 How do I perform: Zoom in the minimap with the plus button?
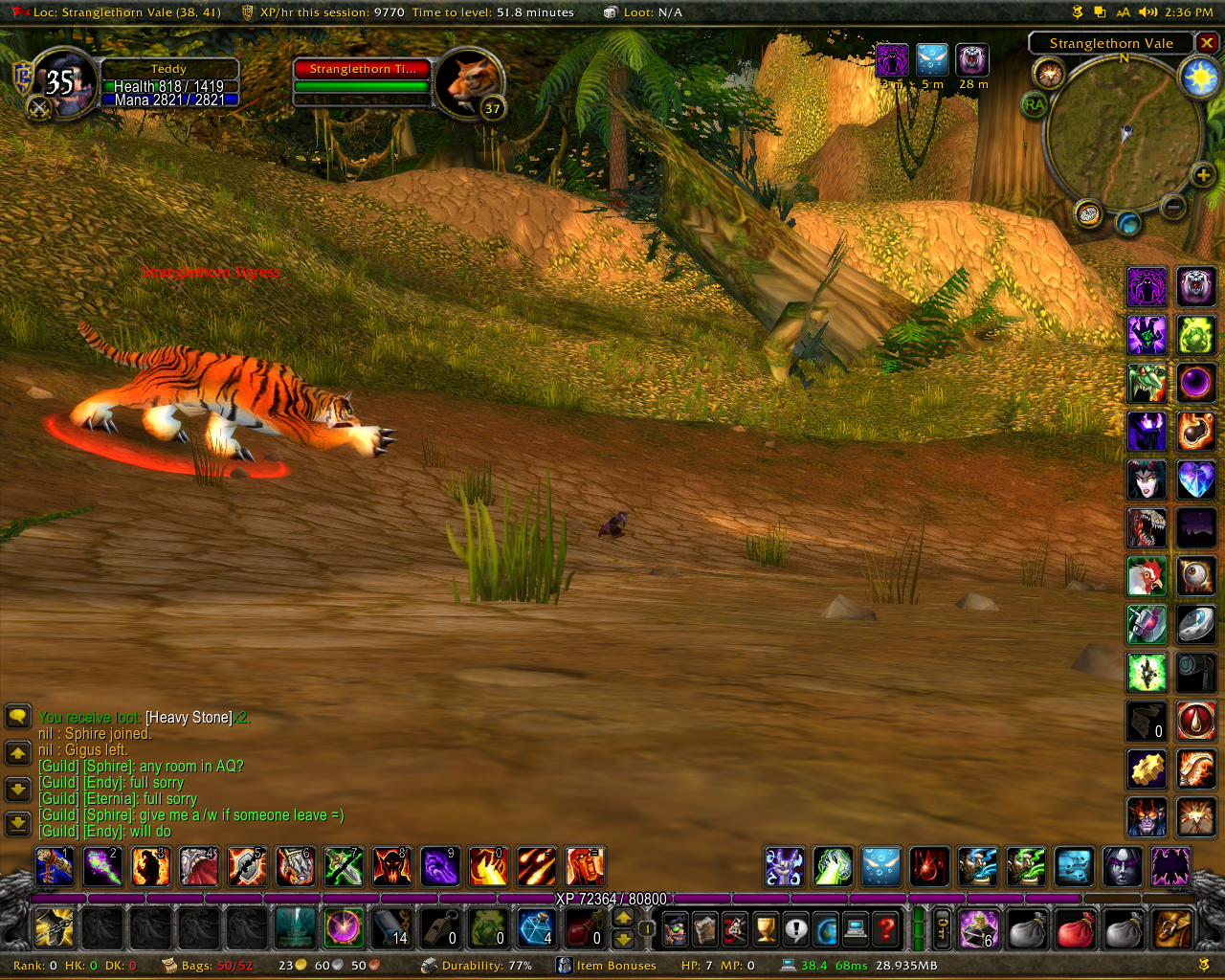1203,175
